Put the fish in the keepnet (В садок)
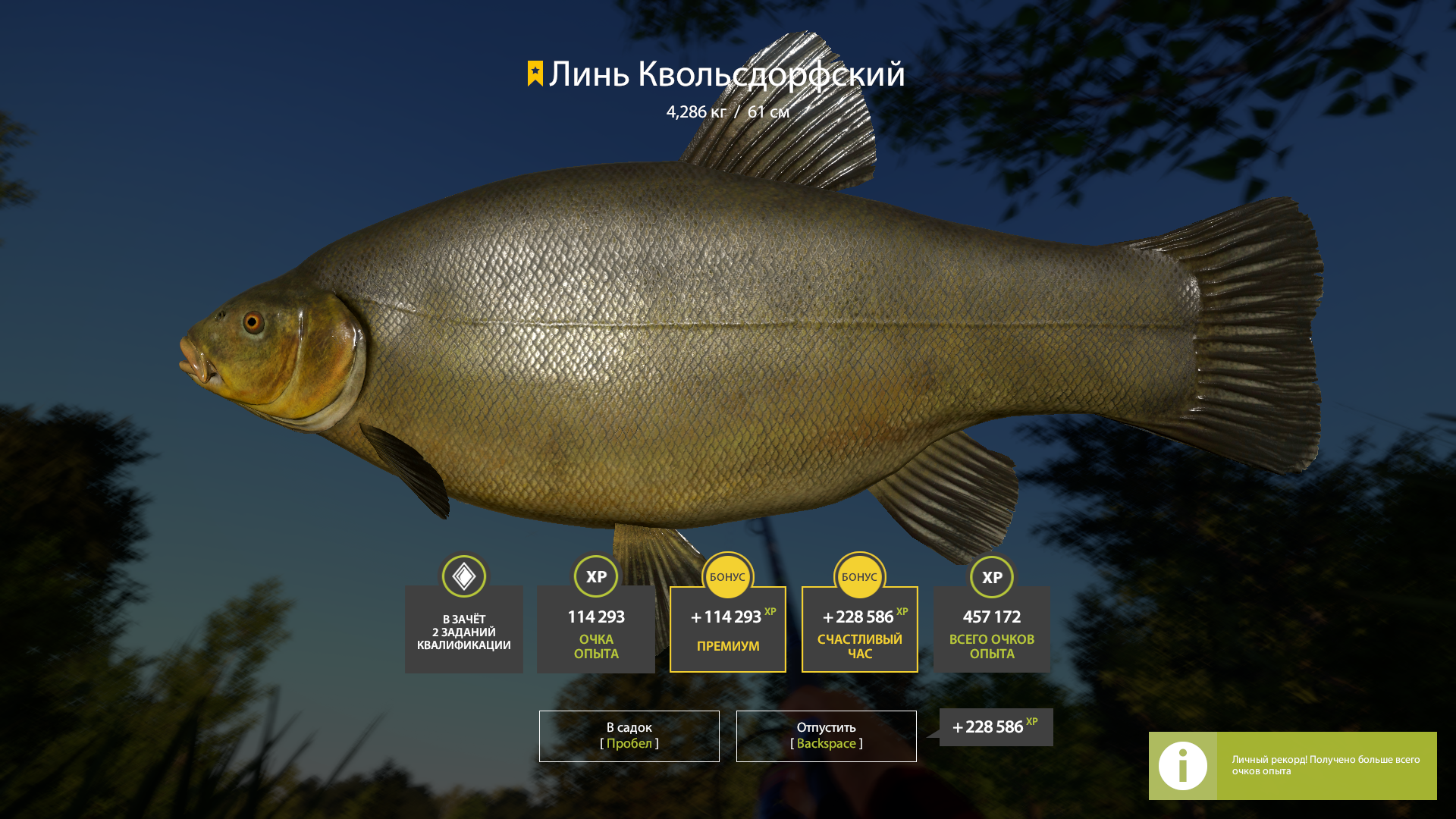 pos(629,736)
